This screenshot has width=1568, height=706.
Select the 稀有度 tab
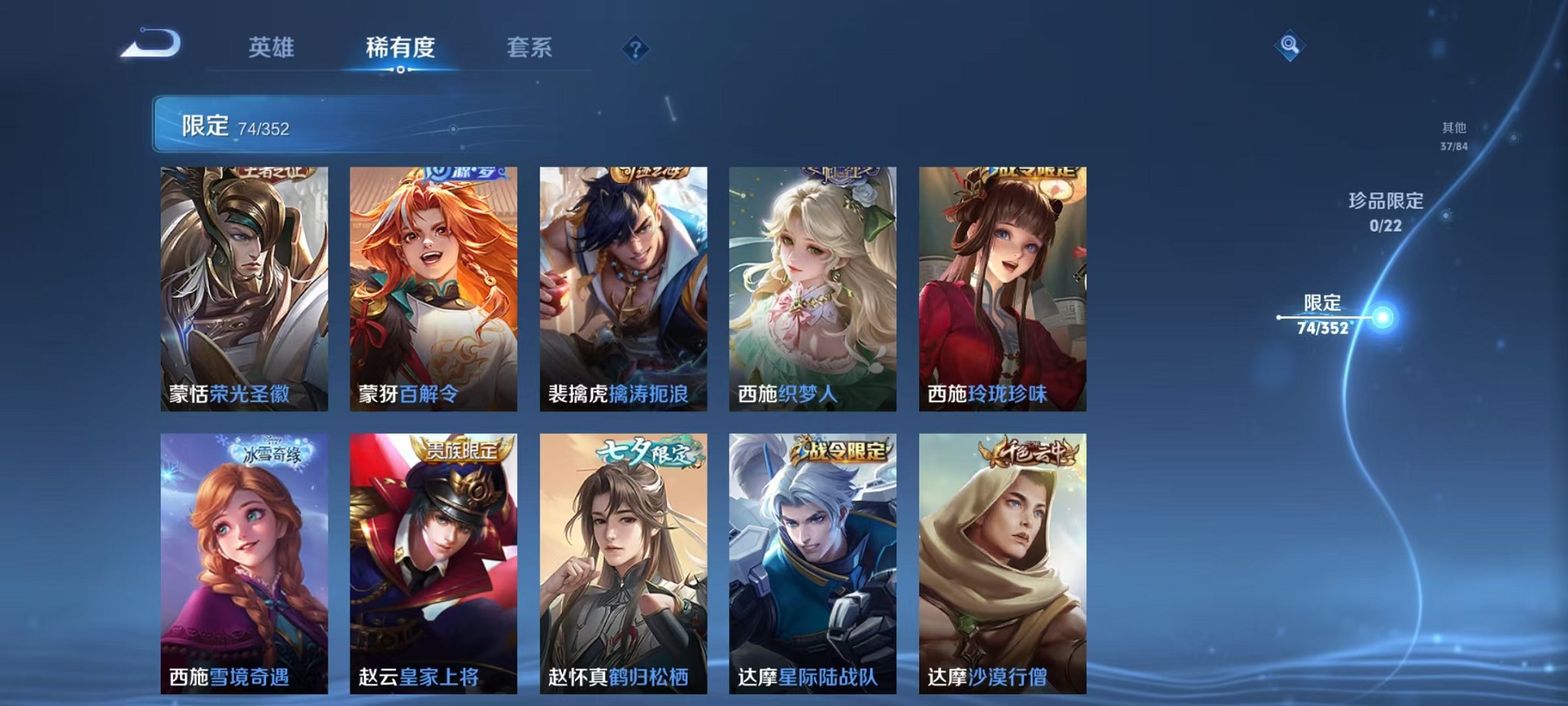399,48
